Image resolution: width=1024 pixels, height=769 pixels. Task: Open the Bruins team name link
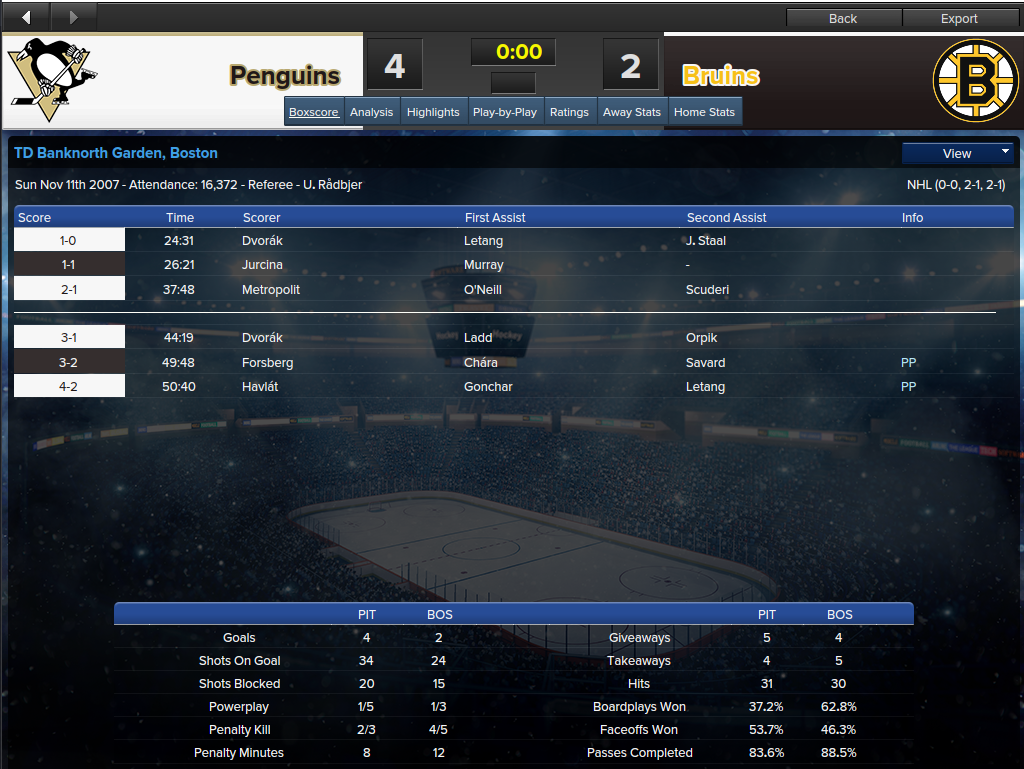coord(721,76)
